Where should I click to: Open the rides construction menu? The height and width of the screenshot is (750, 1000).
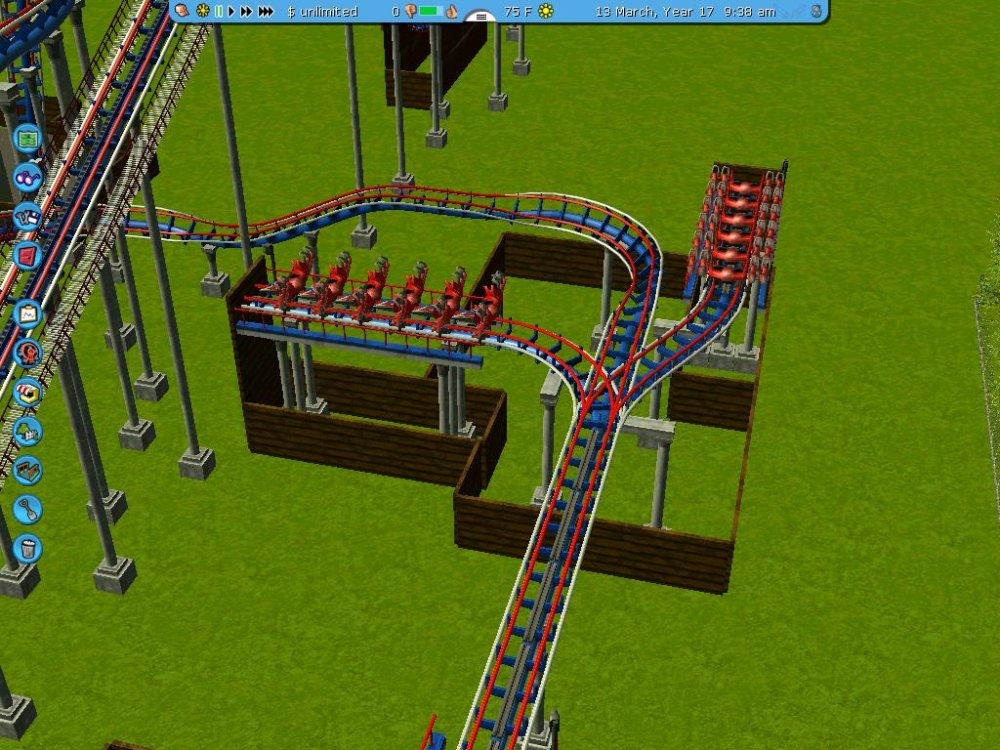tap(27, 353)
